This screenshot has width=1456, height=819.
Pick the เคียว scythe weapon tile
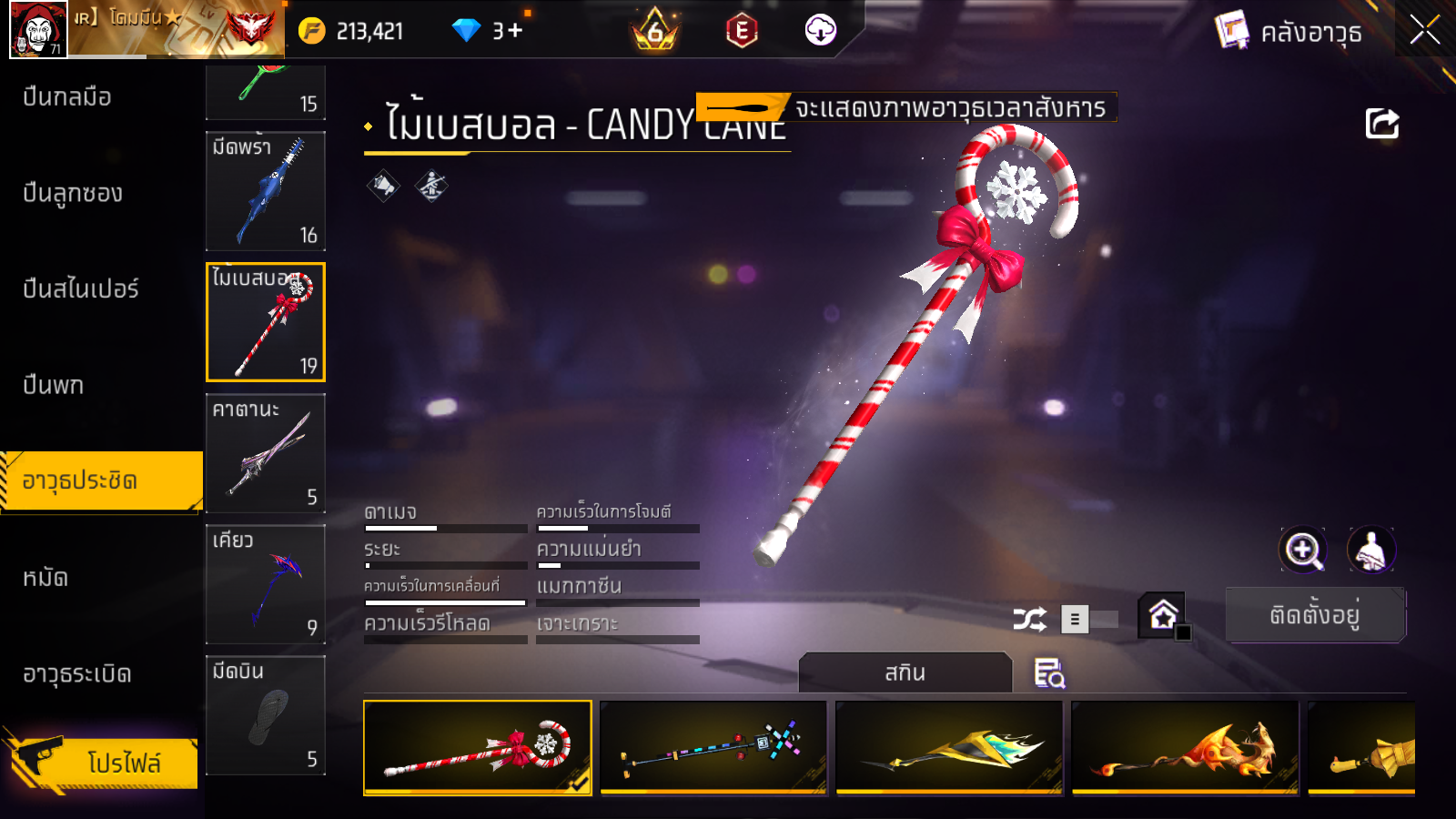click(266, 584)
